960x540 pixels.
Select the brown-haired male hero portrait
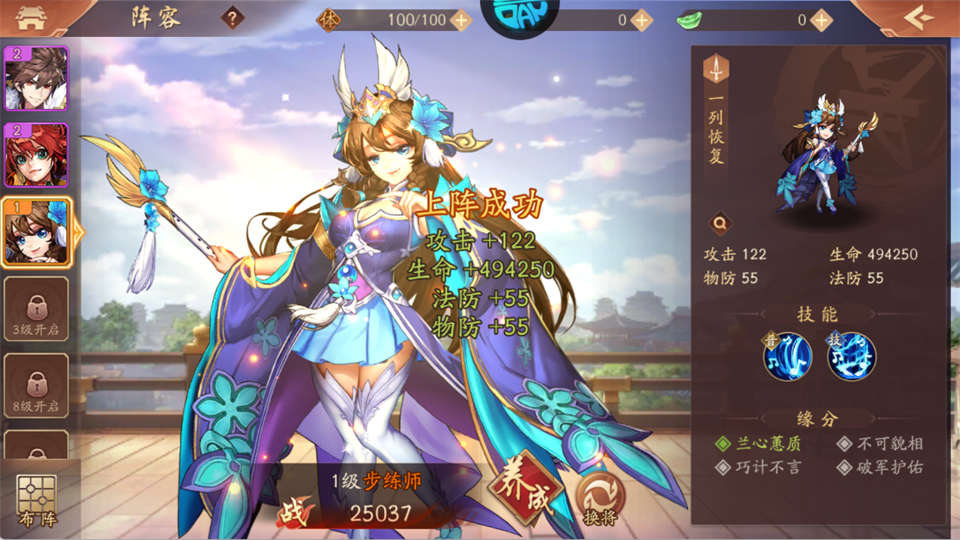click(36, 78)
